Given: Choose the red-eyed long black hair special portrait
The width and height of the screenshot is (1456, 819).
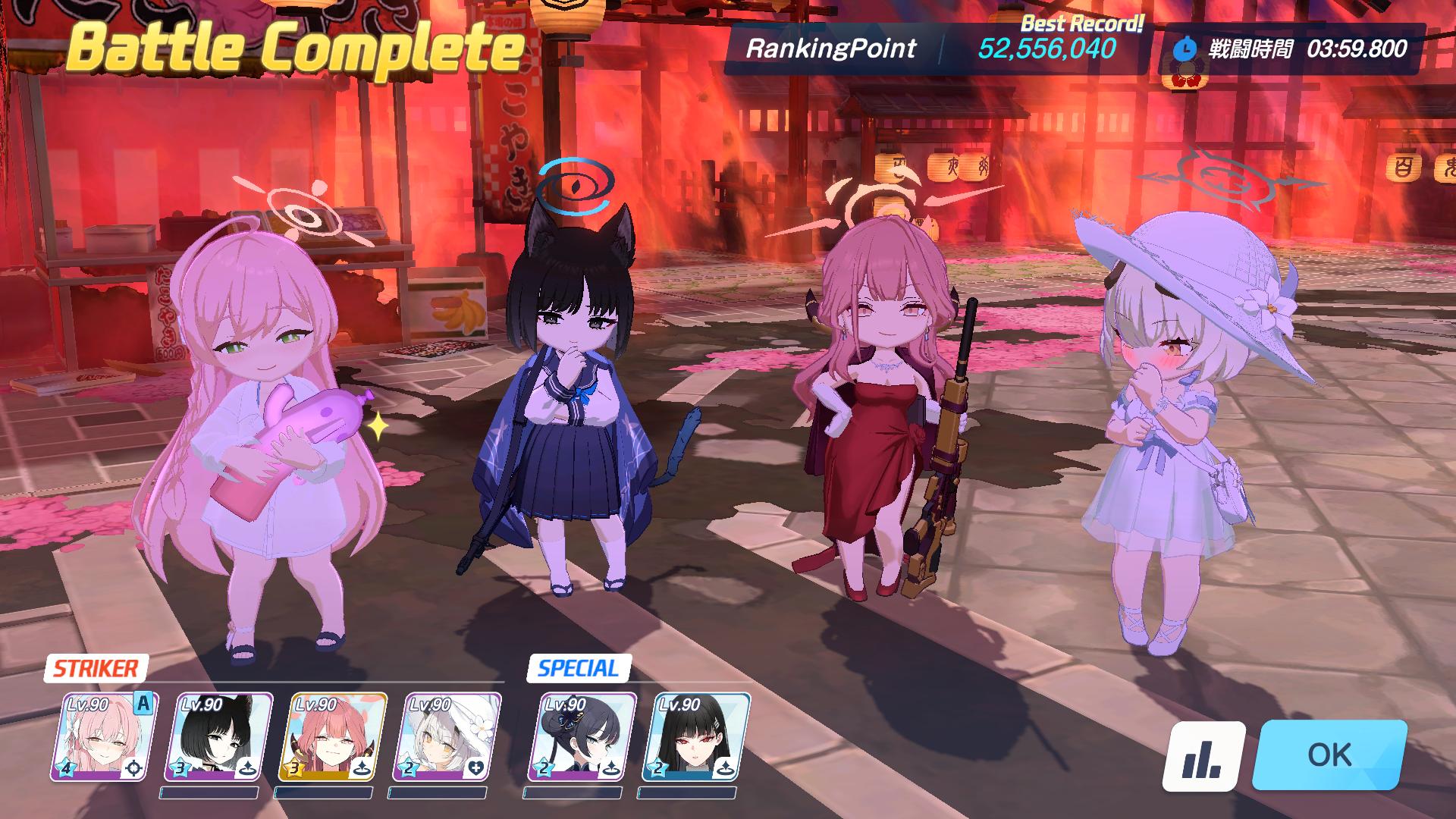Looking at the screenshot, I should coord(695,737).
